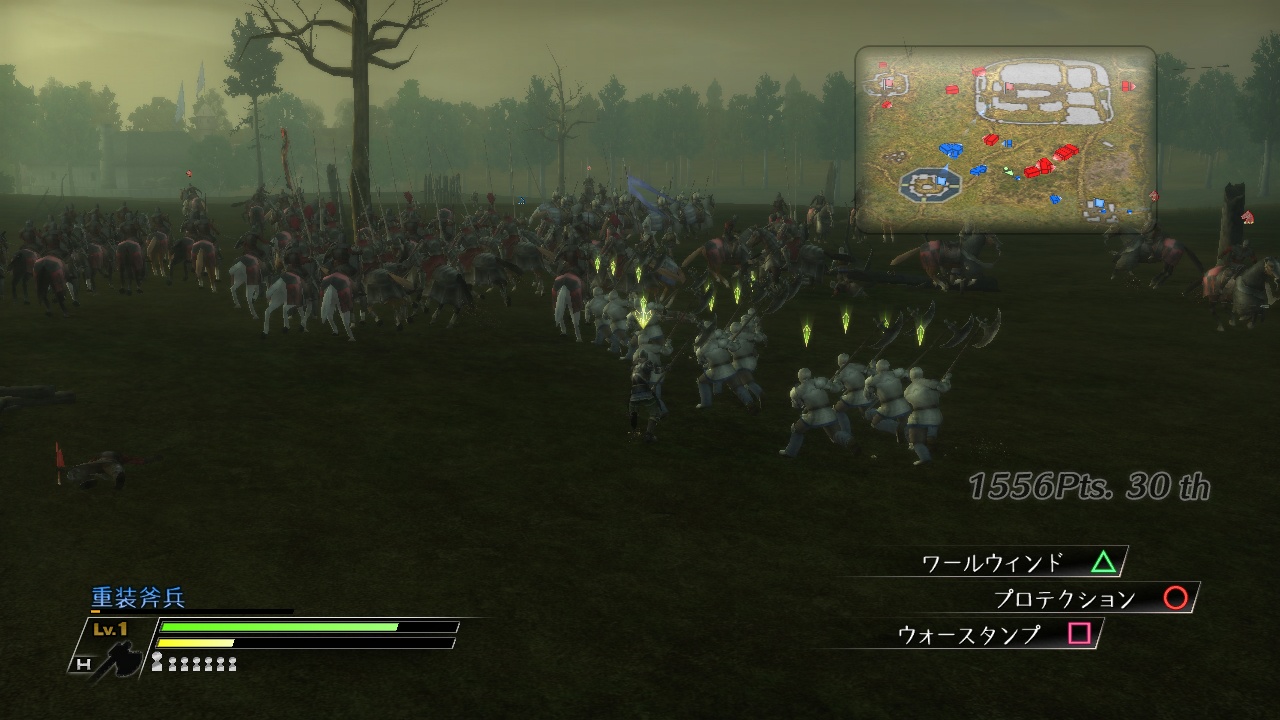This screenshot has height=720, width=1280.
Task: Select the octagonal walled fortress on the minimap
Action: point(929,183)
